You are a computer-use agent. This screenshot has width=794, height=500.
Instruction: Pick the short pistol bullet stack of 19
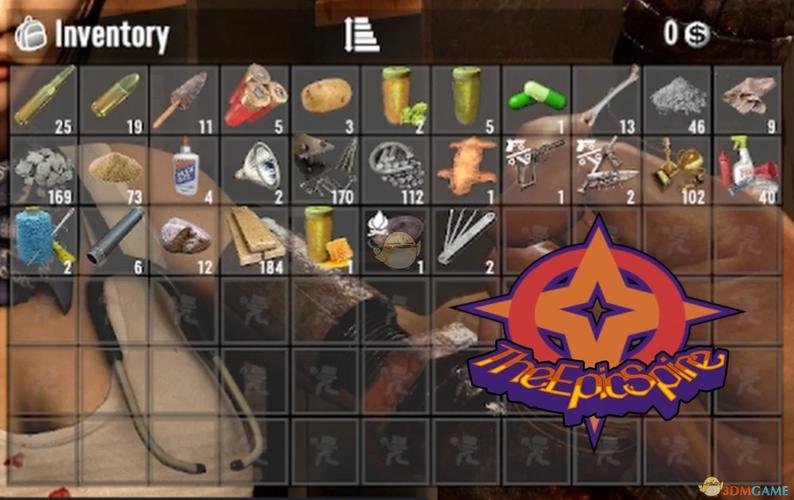coord(115,96)
